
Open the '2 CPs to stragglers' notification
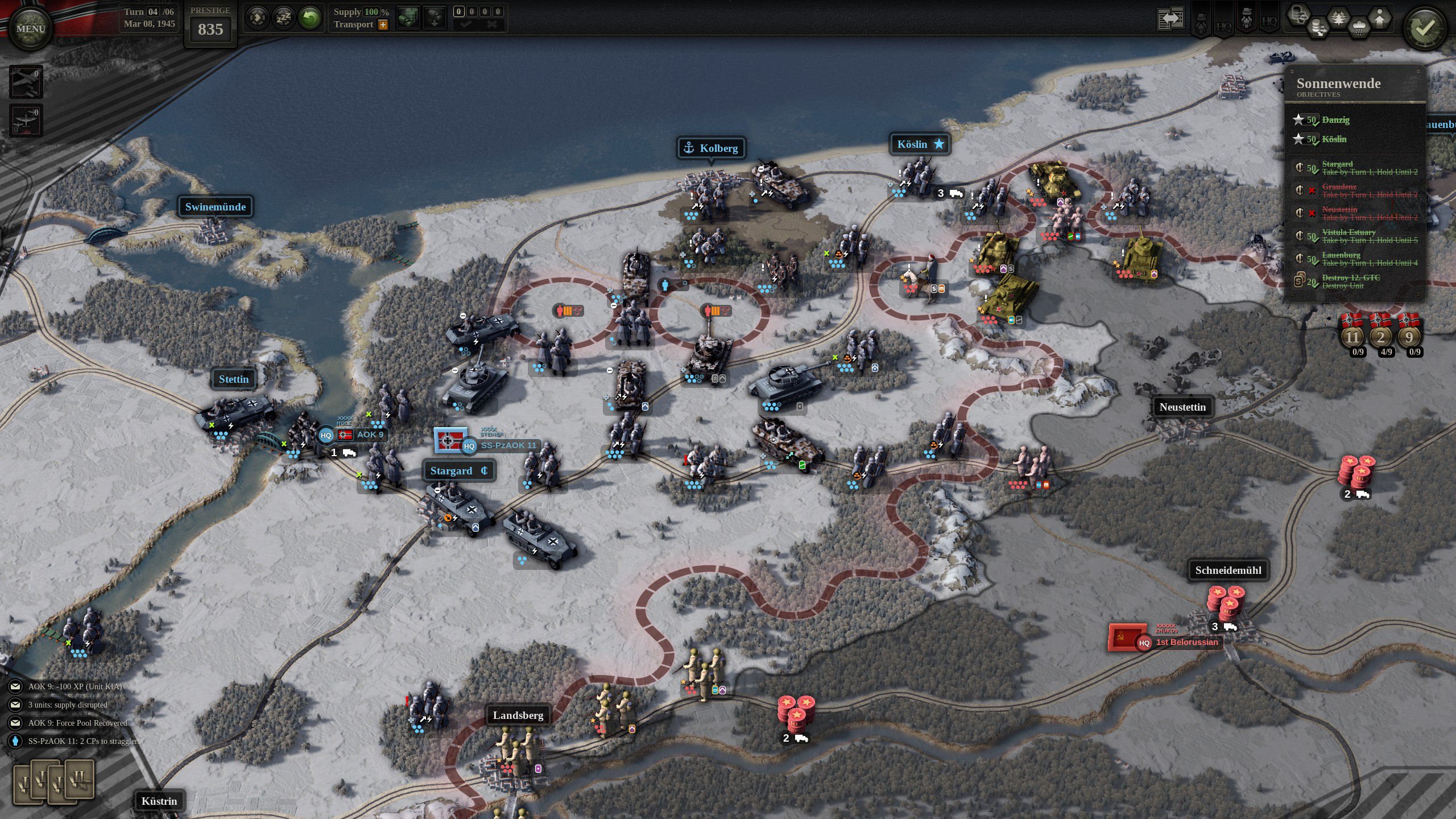click(84, 741)
